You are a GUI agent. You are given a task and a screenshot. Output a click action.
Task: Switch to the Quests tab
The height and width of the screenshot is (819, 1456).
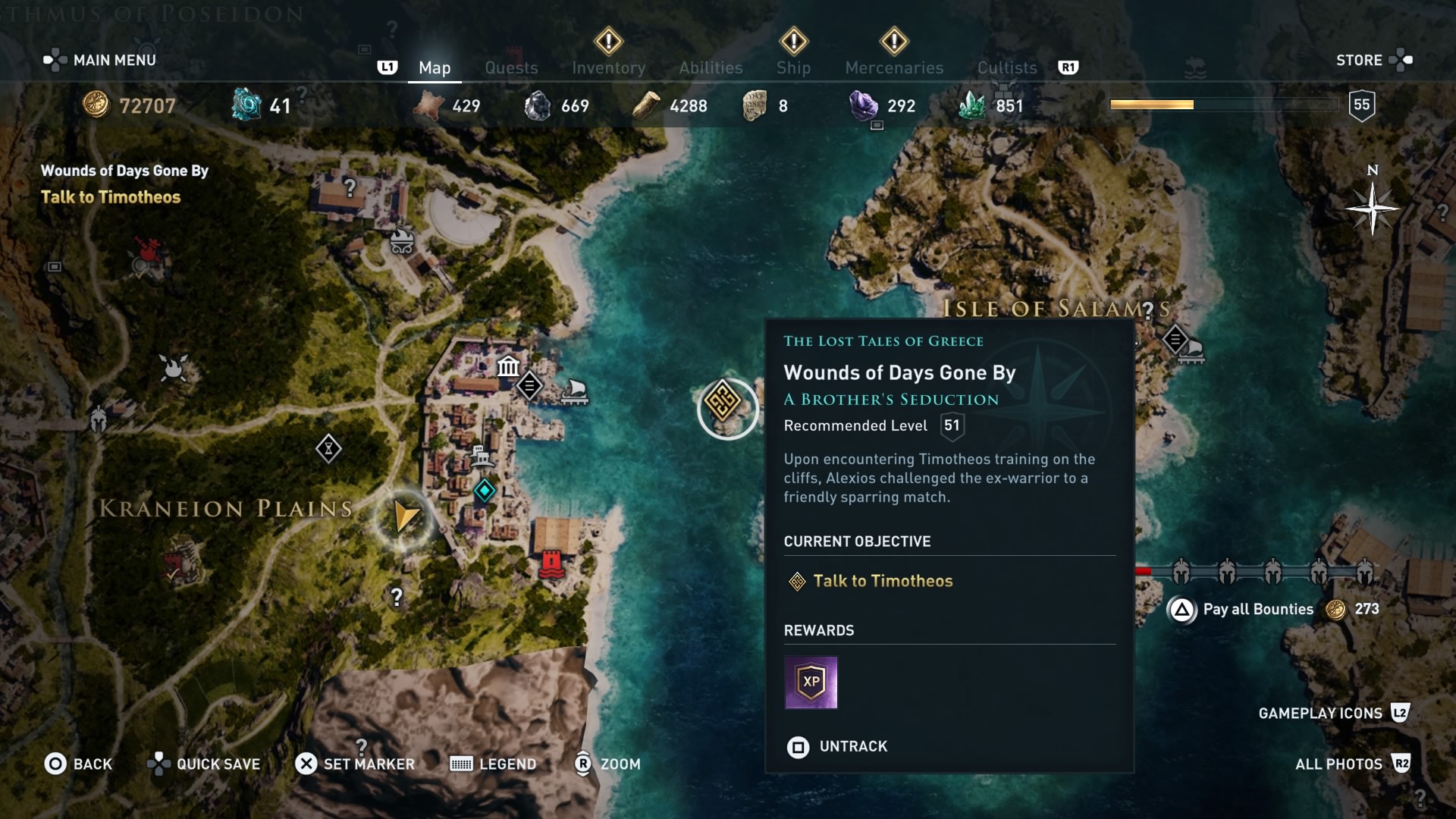(512, 67)
